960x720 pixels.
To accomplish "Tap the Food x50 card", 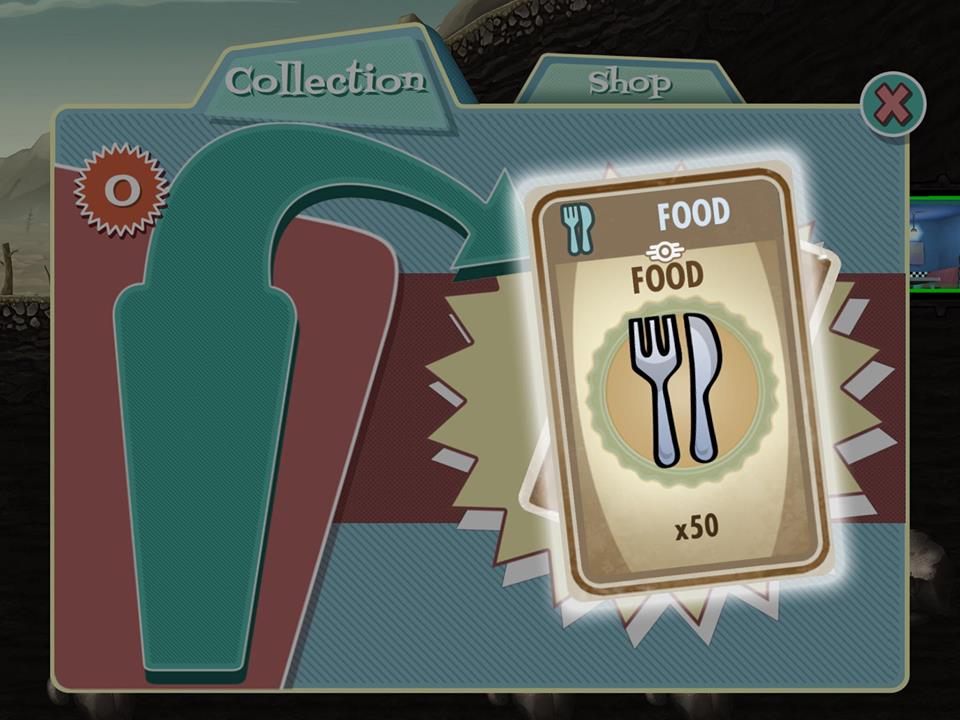I will click(x=682, y=380).
